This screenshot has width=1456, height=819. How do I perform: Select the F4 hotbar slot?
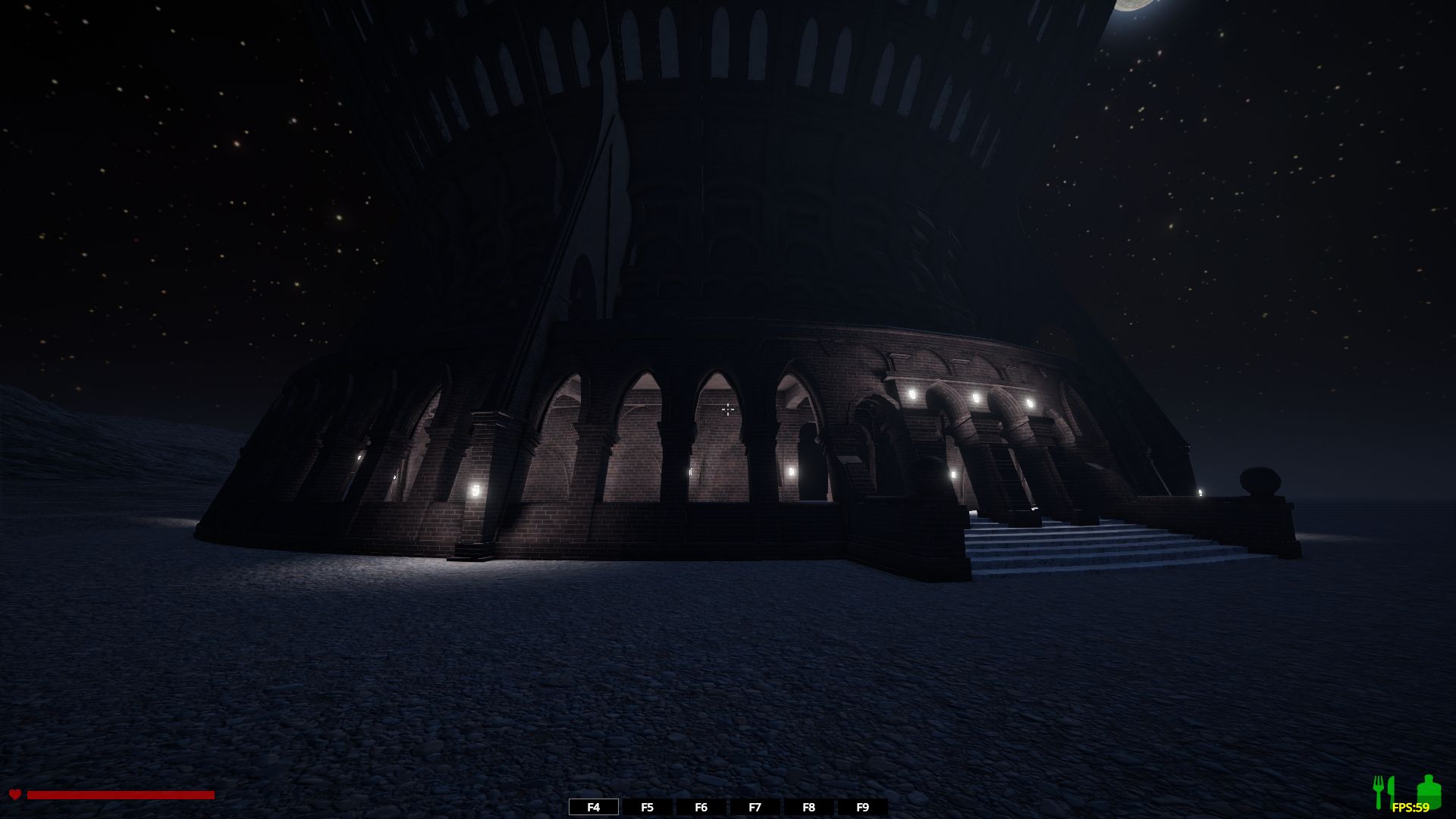pyautogui.click(x=594, y=808)
